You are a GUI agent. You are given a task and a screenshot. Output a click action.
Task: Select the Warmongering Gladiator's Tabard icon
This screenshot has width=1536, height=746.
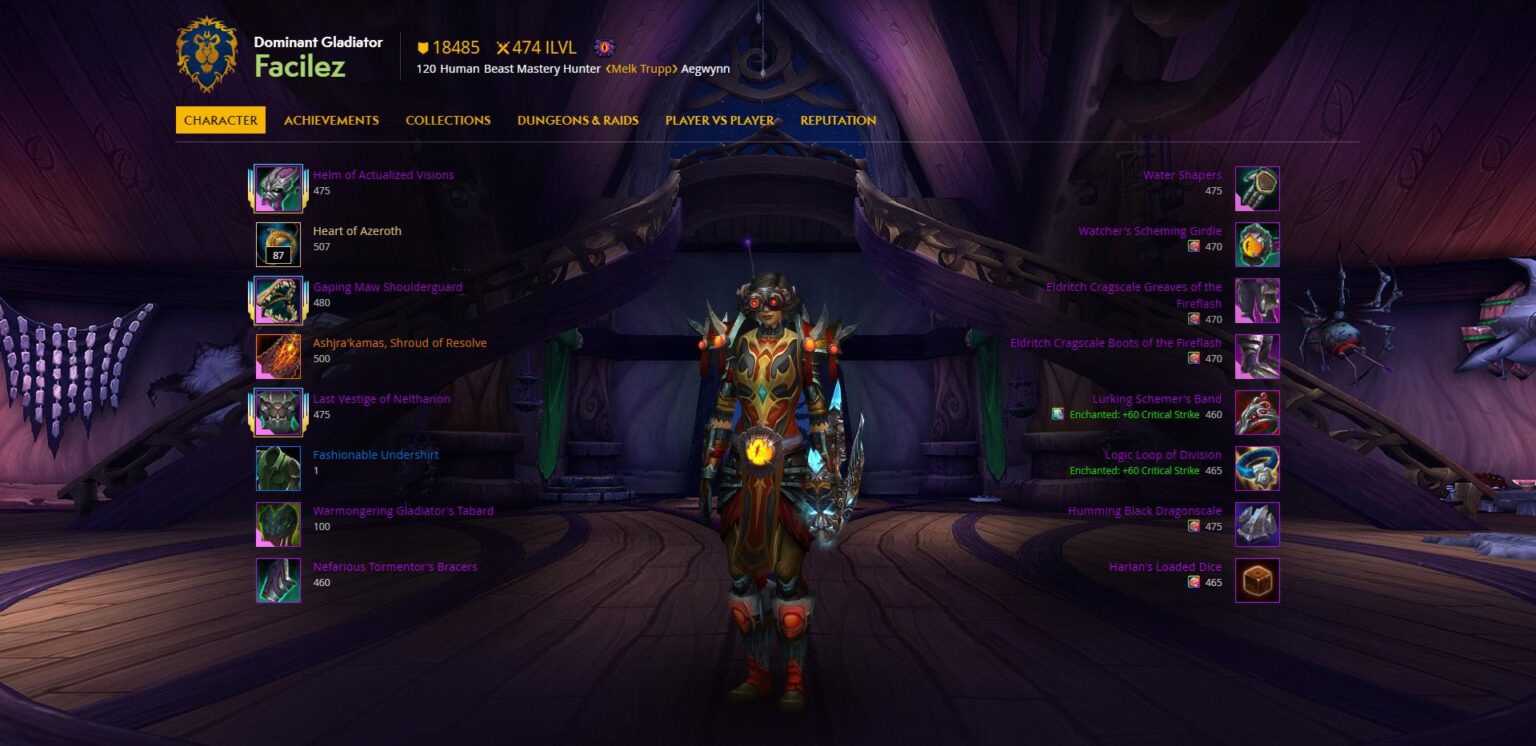tap(278, 524)
